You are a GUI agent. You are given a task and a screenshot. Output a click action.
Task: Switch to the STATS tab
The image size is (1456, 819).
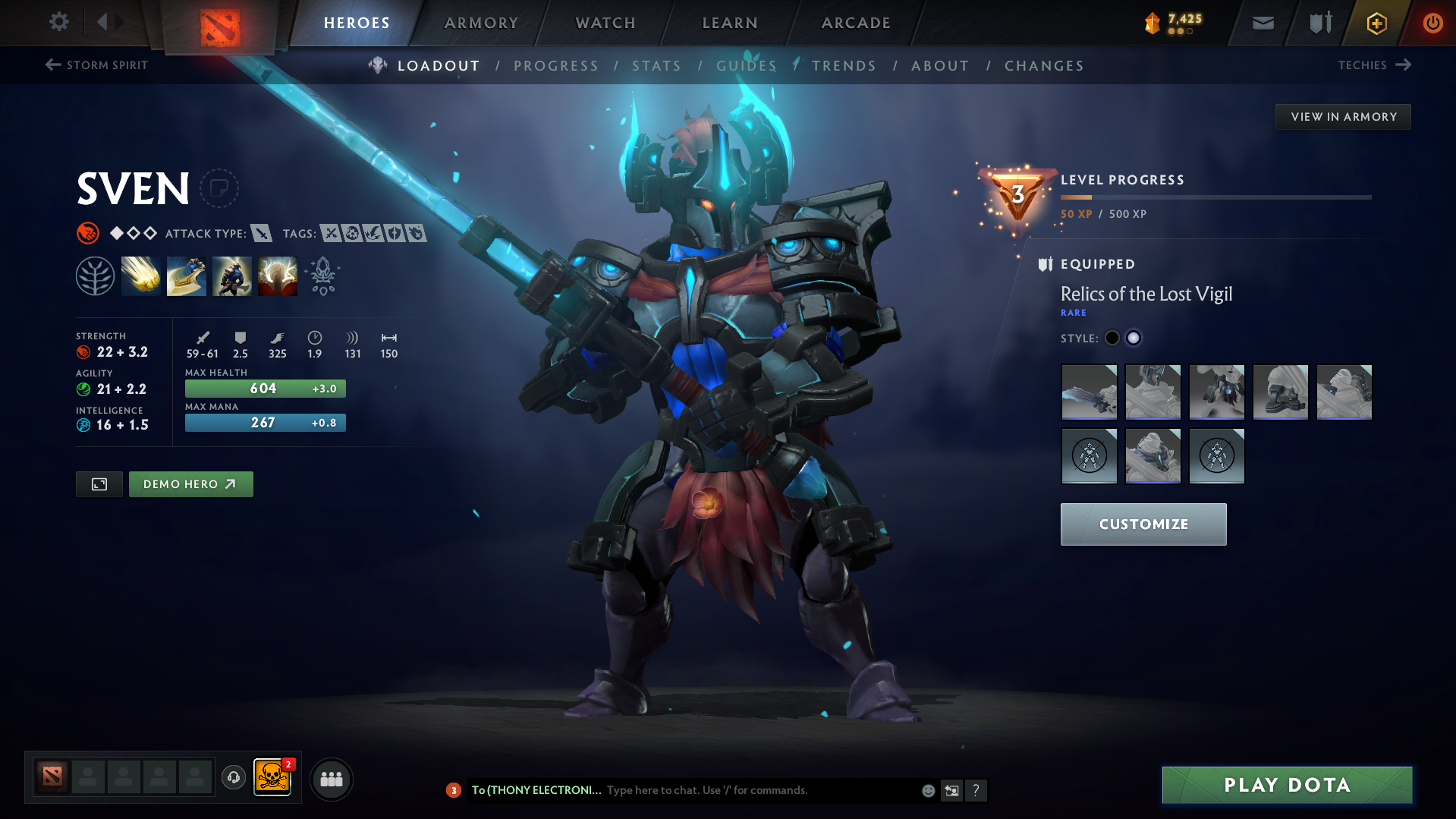click(656, 65)
